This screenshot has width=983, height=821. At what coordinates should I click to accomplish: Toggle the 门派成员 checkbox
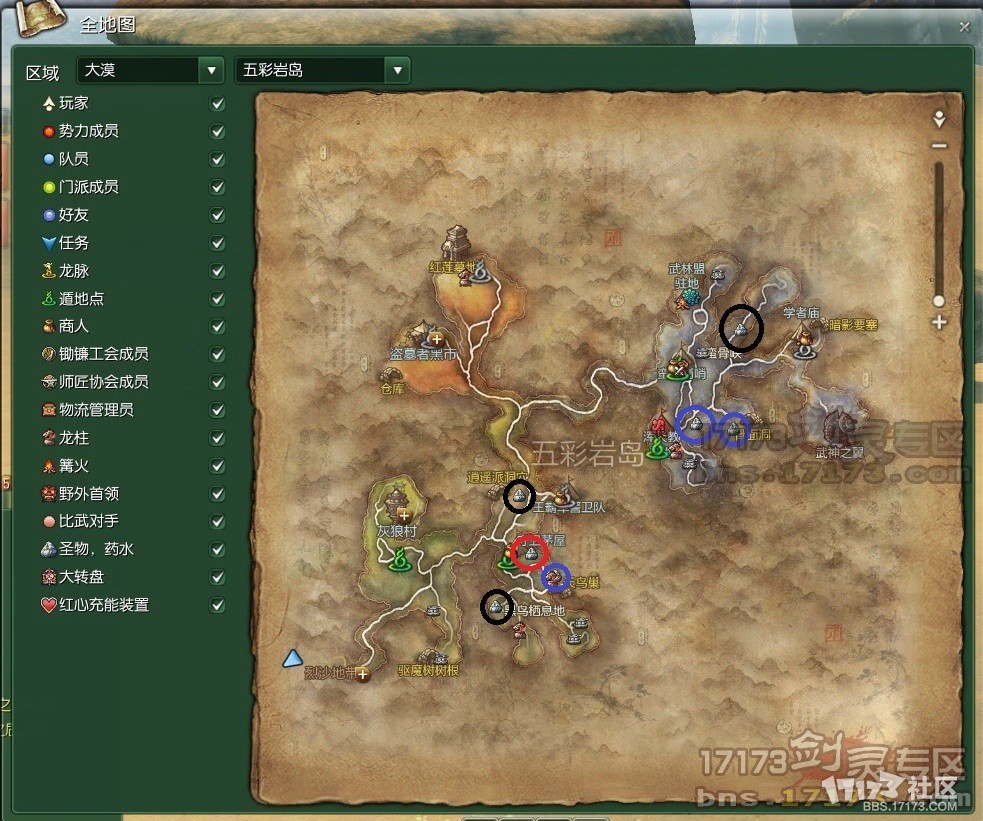click(218, 187)
